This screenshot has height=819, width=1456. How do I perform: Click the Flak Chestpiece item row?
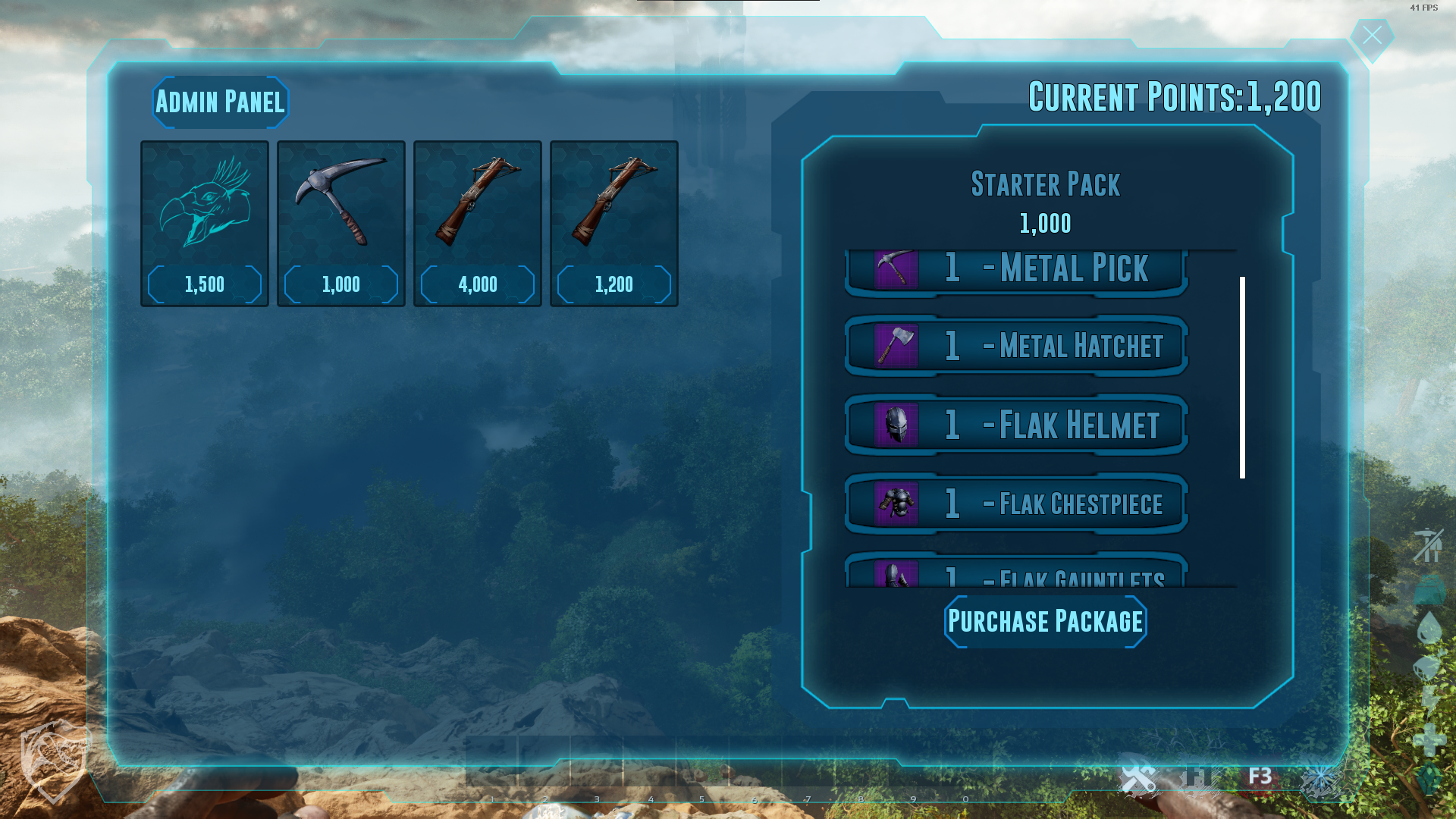coord(1016,504)
